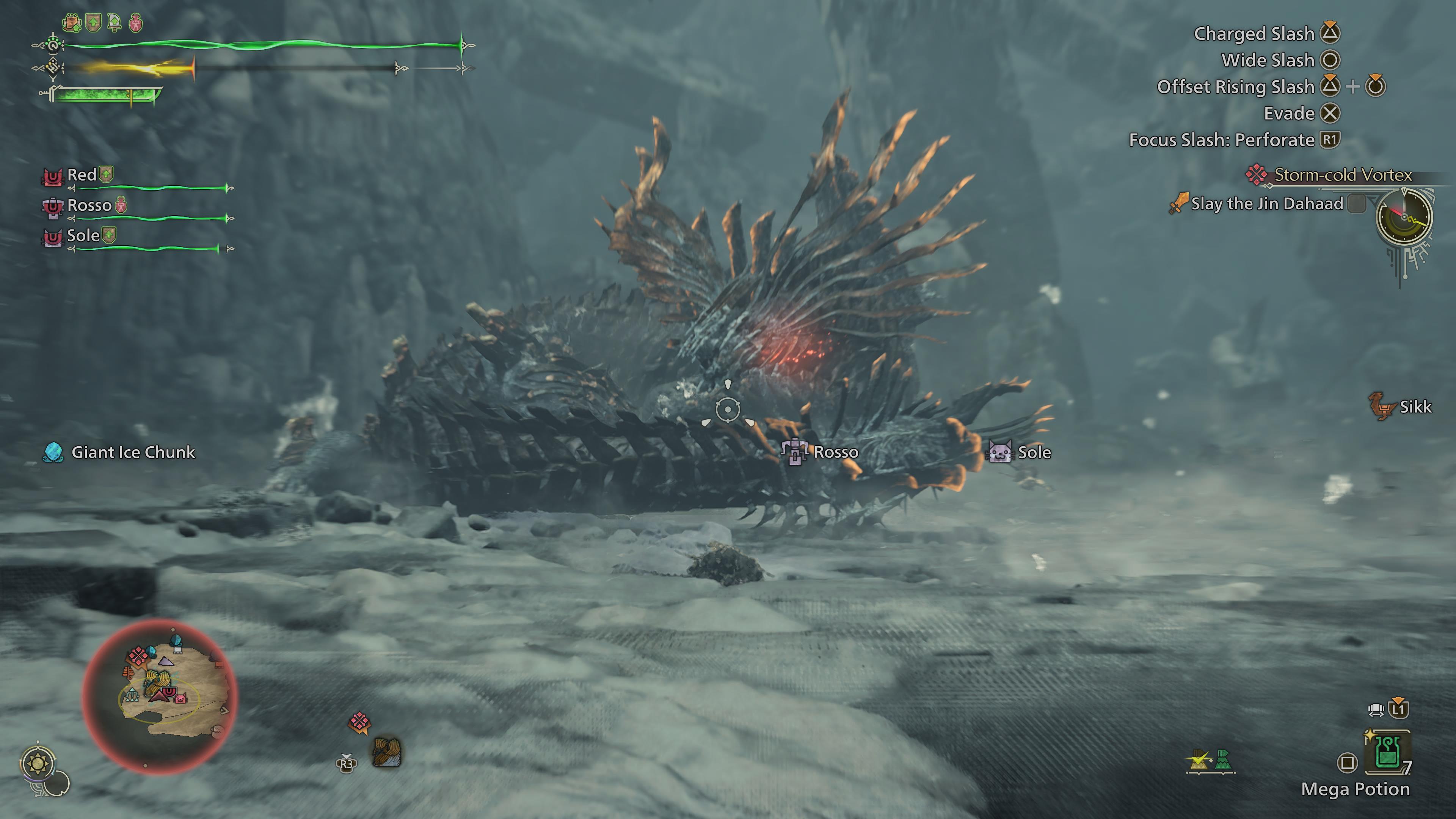Screen dimensions: 1456x819
Task: Select the weapon and ammo shortcut icons
Action: pos(1211,761)
